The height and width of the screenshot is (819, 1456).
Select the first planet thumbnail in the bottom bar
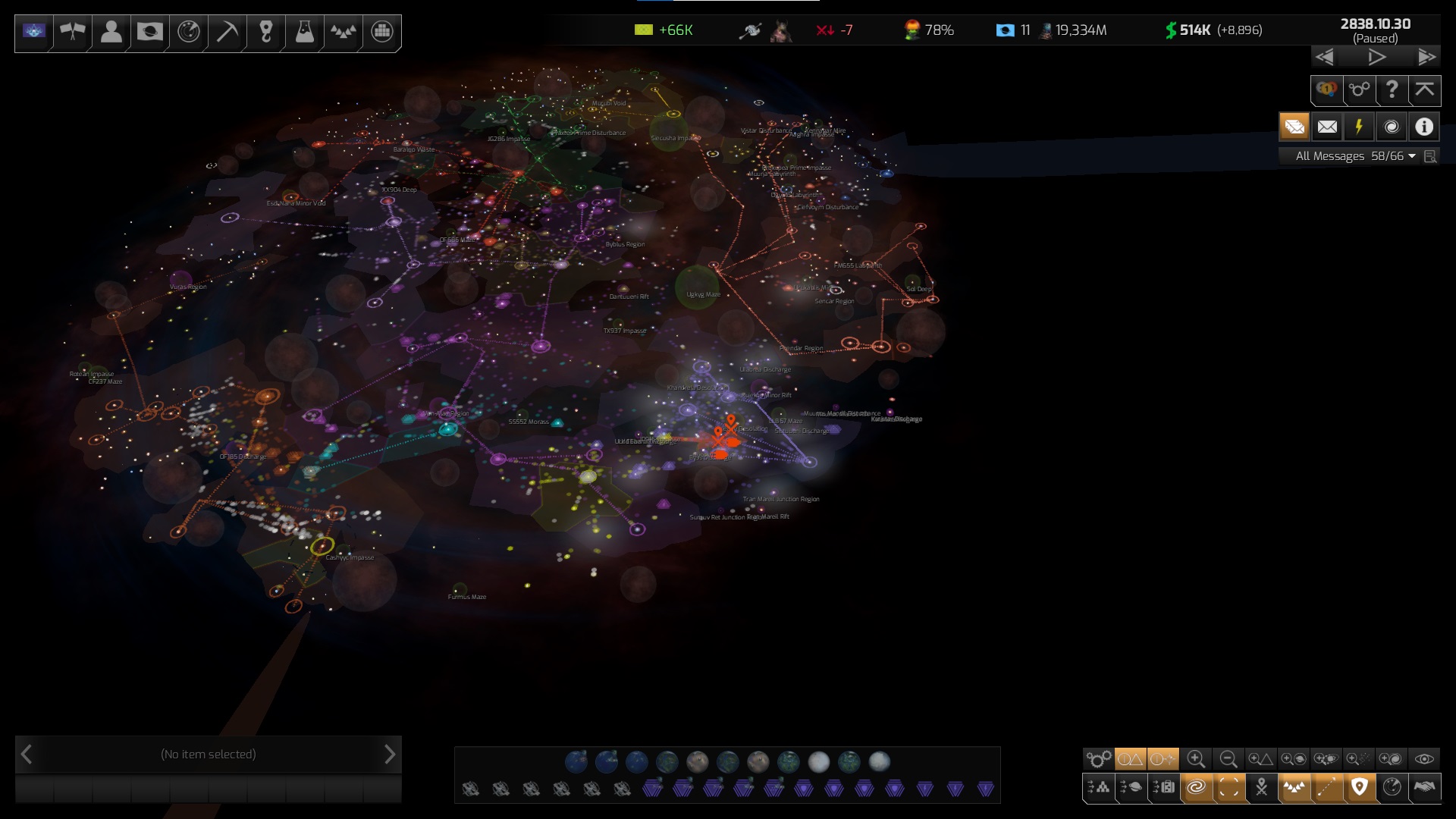click(578, 762)
